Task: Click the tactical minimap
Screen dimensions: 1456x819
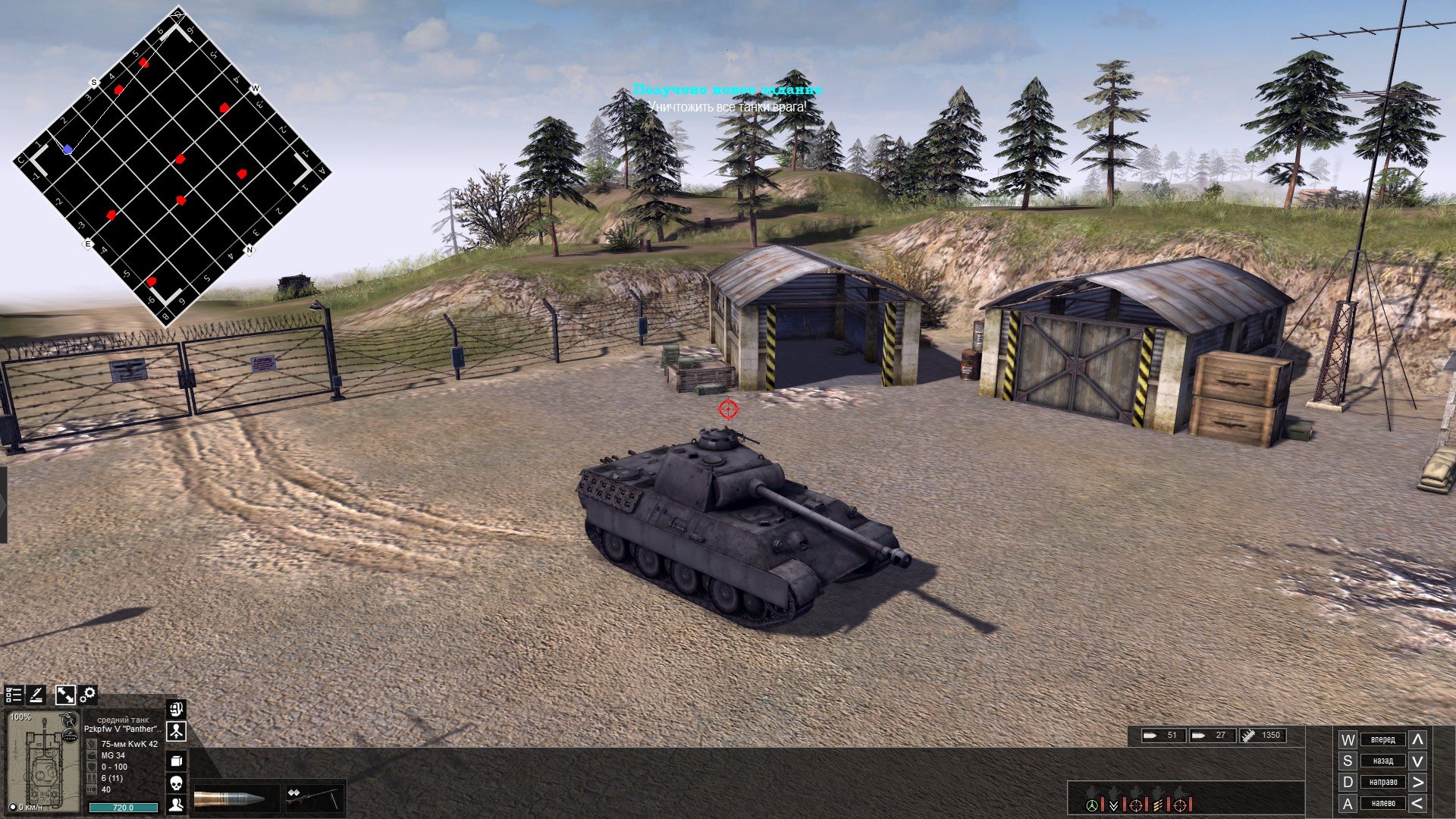Action: click(x=170, y=167)
